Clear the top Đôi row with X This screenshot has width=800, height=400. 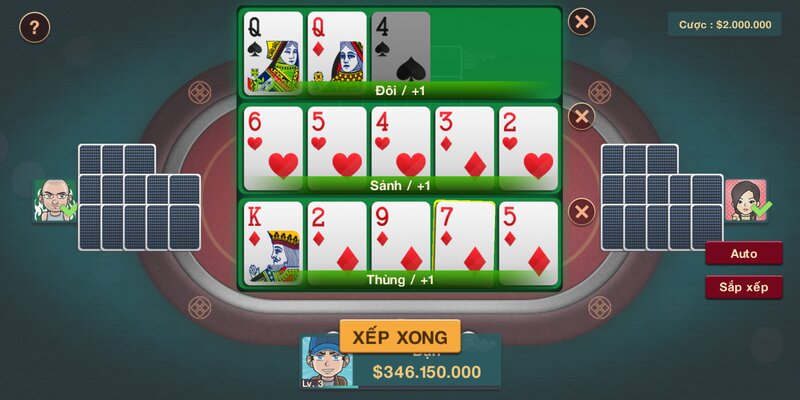581,21
